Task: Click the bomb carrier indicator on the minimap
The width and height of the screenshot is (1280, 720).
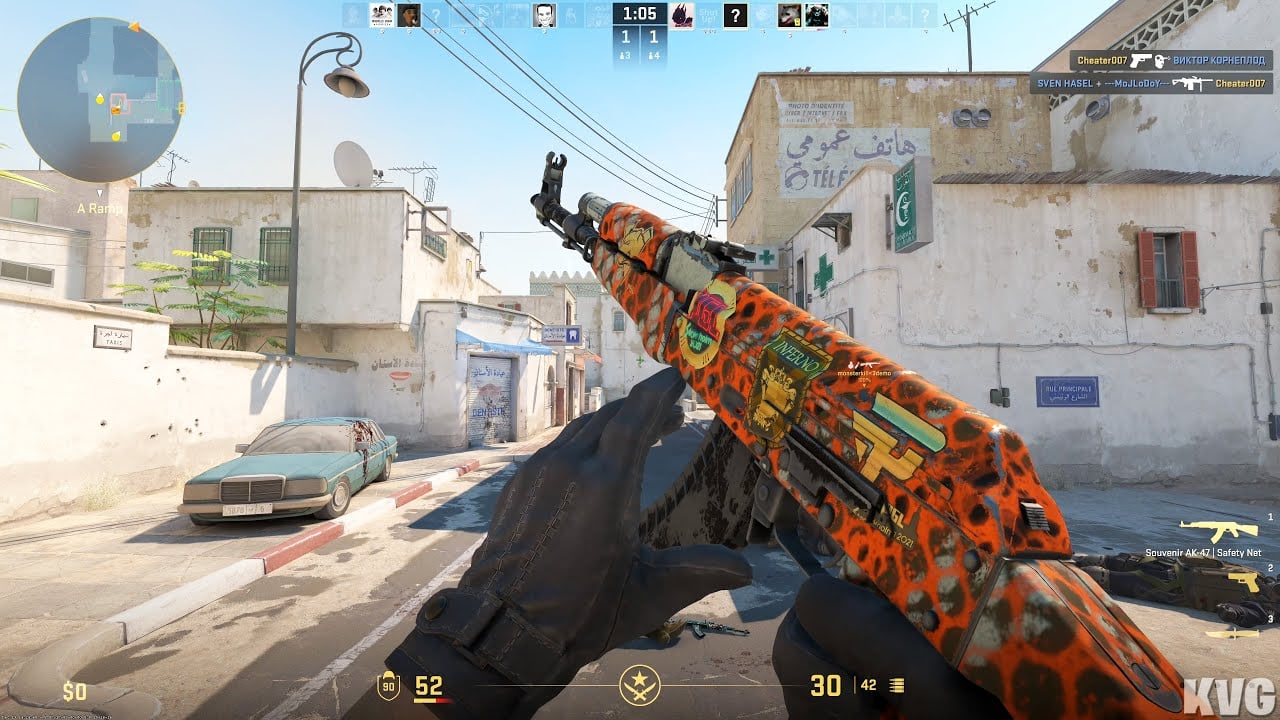Action: coord(115,110)
